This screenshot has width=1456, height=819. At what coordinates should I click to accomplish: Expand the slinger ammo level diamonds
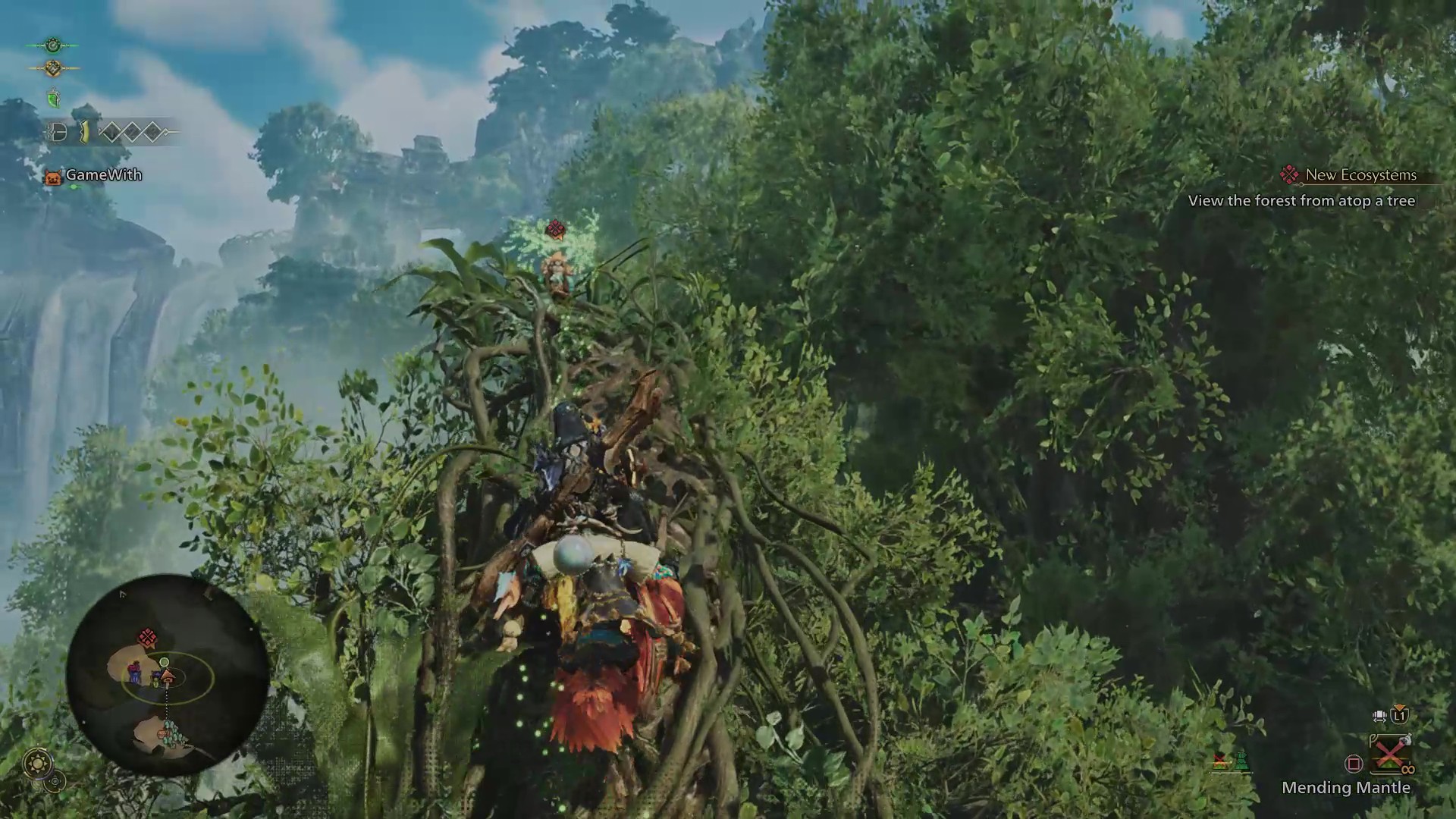(x=134, y=132)
